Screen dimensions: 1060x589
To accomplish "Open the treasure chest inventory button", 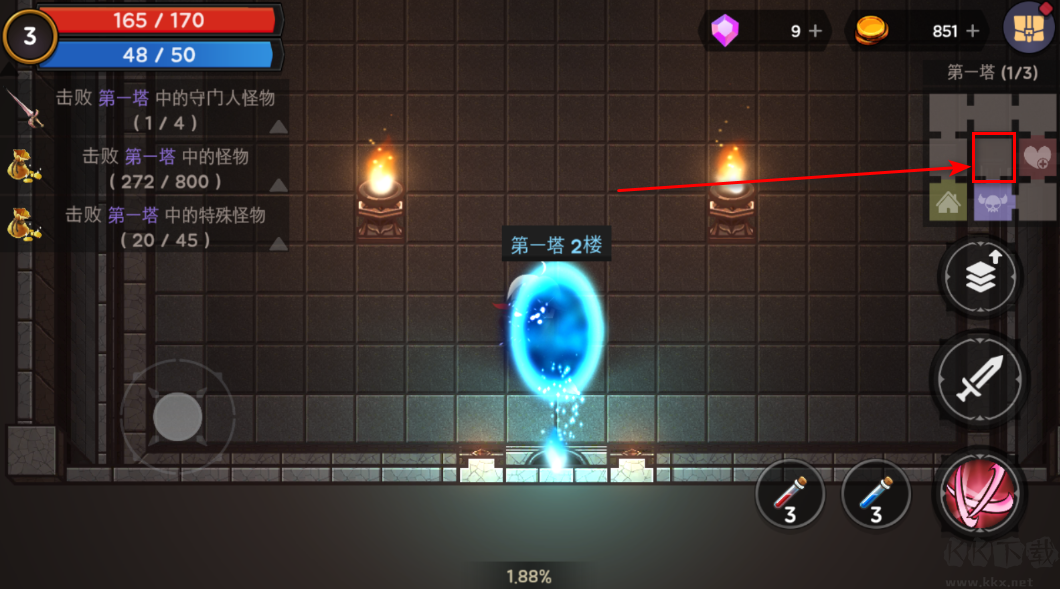I will [1029, 29].
